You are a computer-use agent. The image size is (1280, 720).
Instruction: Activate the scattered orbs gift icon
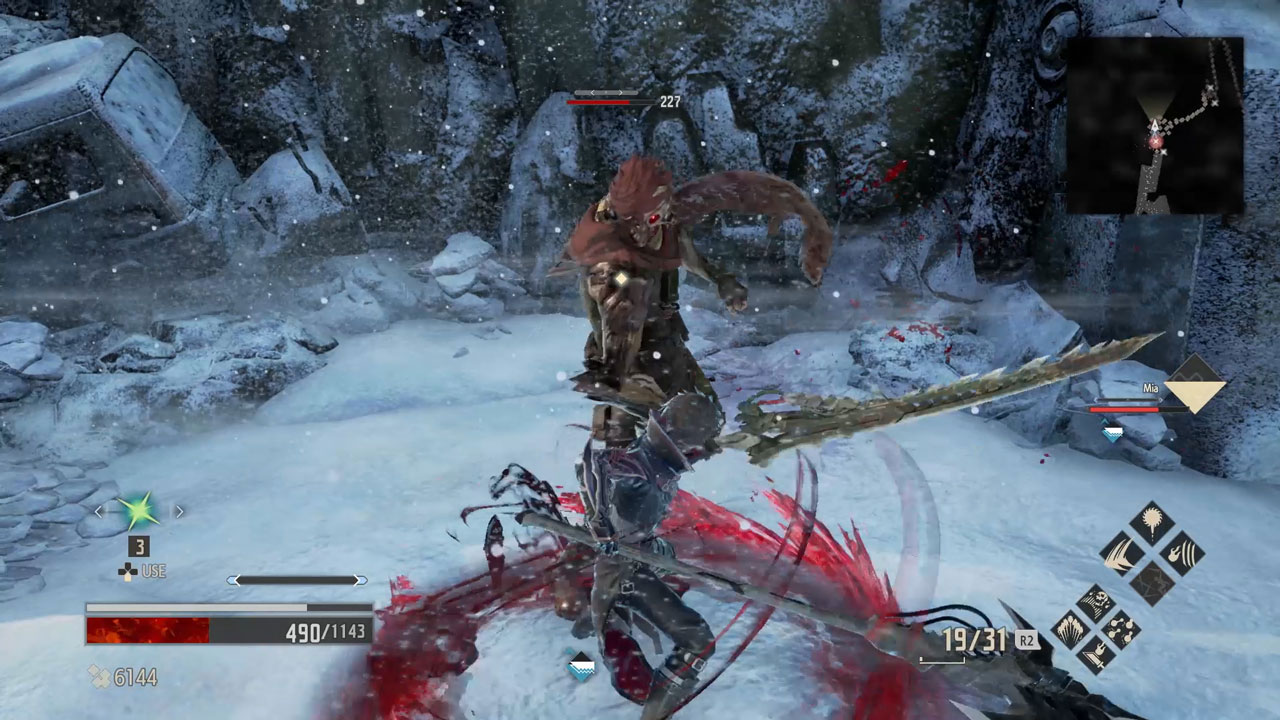(1121, 630)
